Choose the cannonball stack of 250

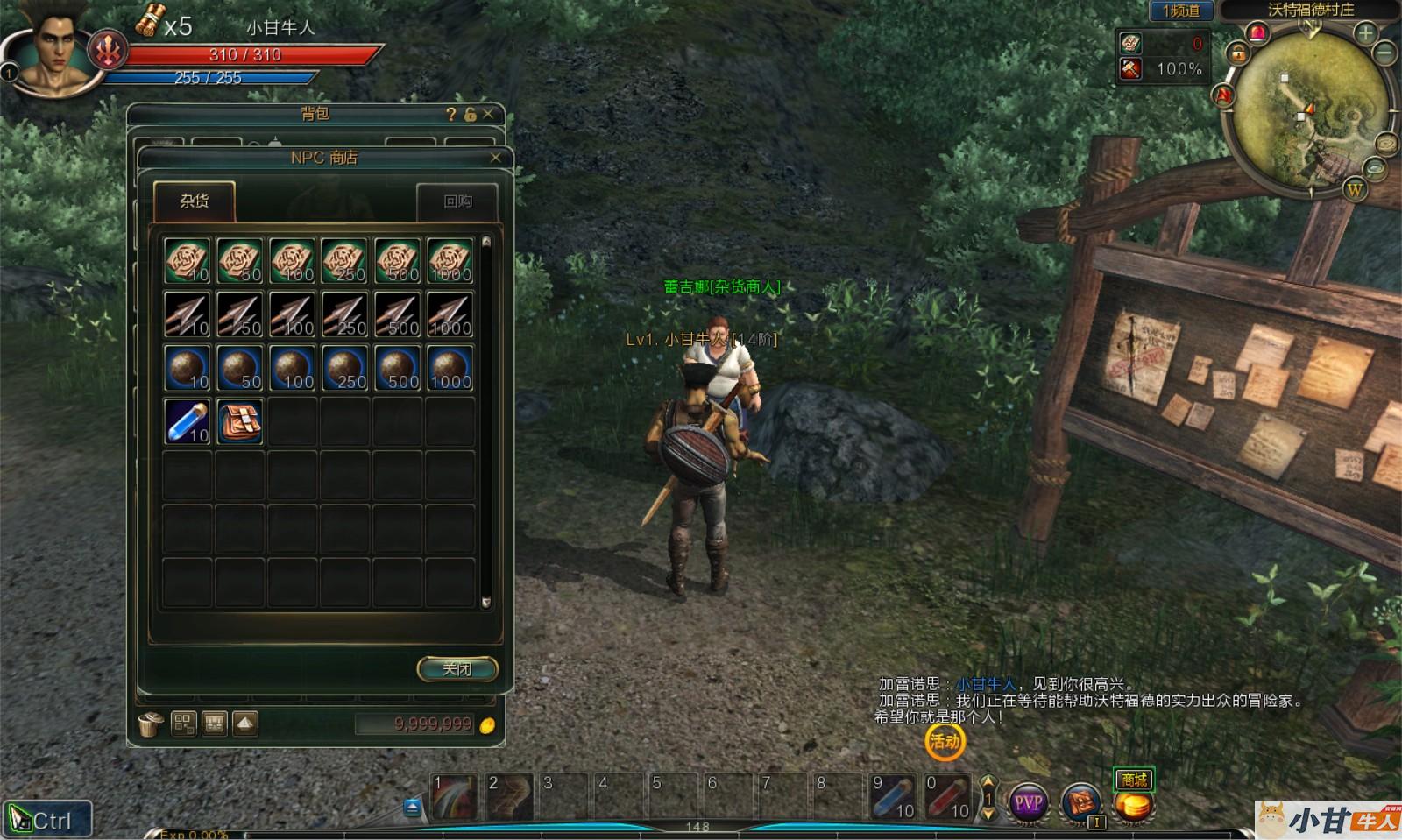pyautogui.click(x=345, y=368)
